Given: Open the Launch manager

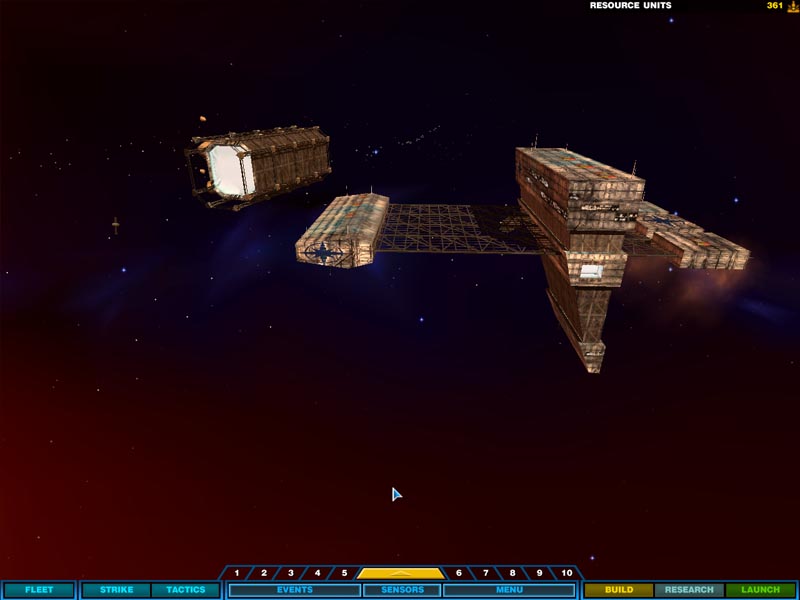Looking at the screenshot, I should pyautogui.click(x=760, y=590).
